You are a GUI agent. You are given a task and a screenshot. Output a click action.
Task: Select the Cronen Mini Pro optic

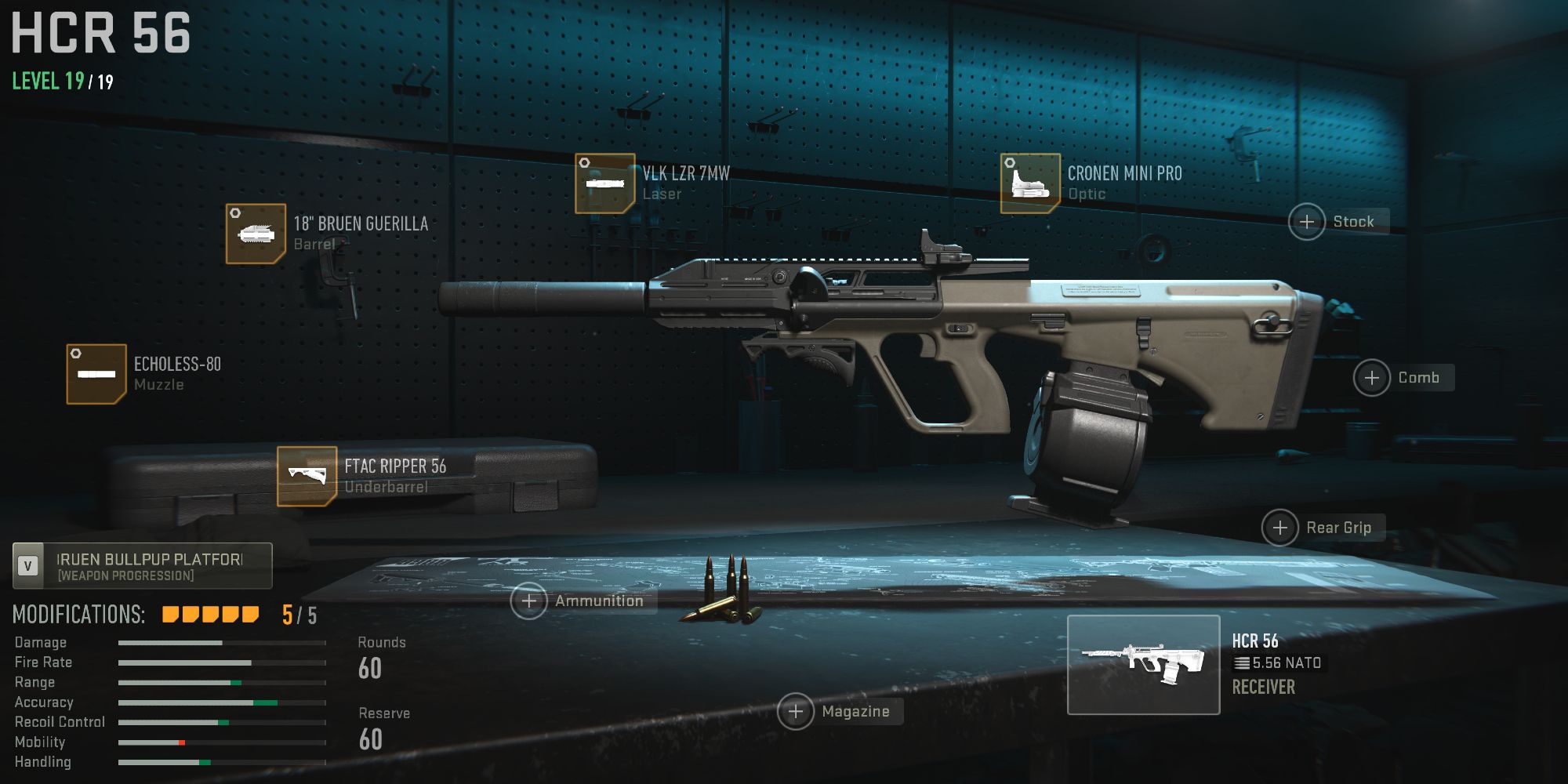[x=1029, y=182]
